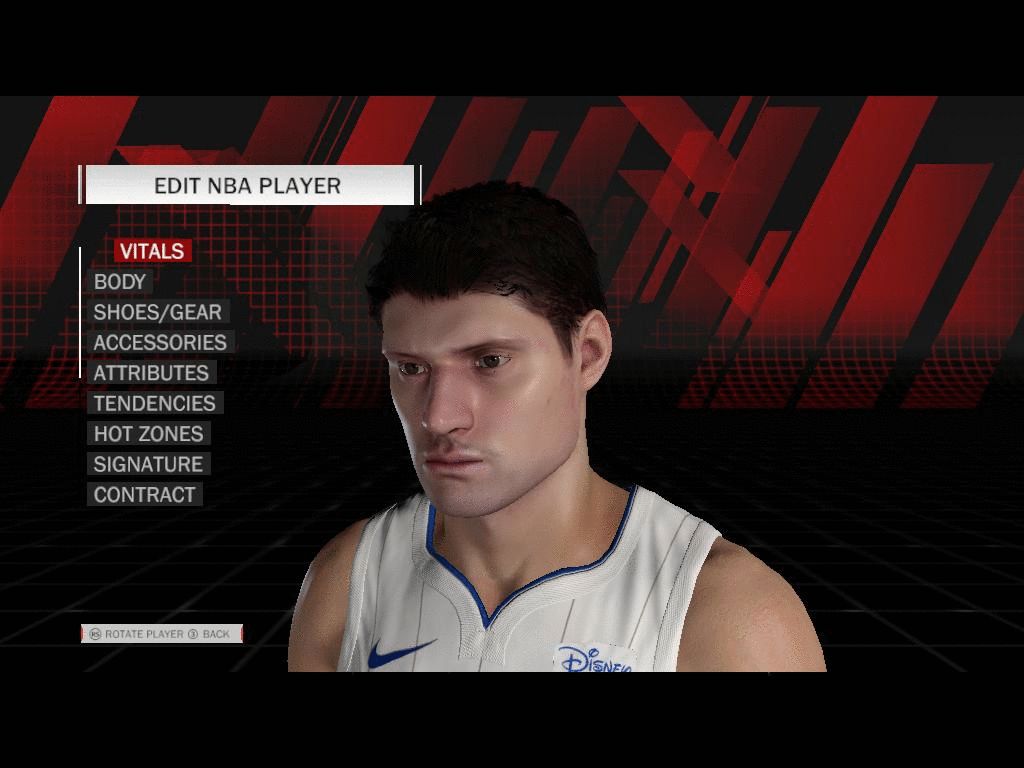Open the Hot Zones entry
The image size is (1024, 768).
click(x=148, y=434)
